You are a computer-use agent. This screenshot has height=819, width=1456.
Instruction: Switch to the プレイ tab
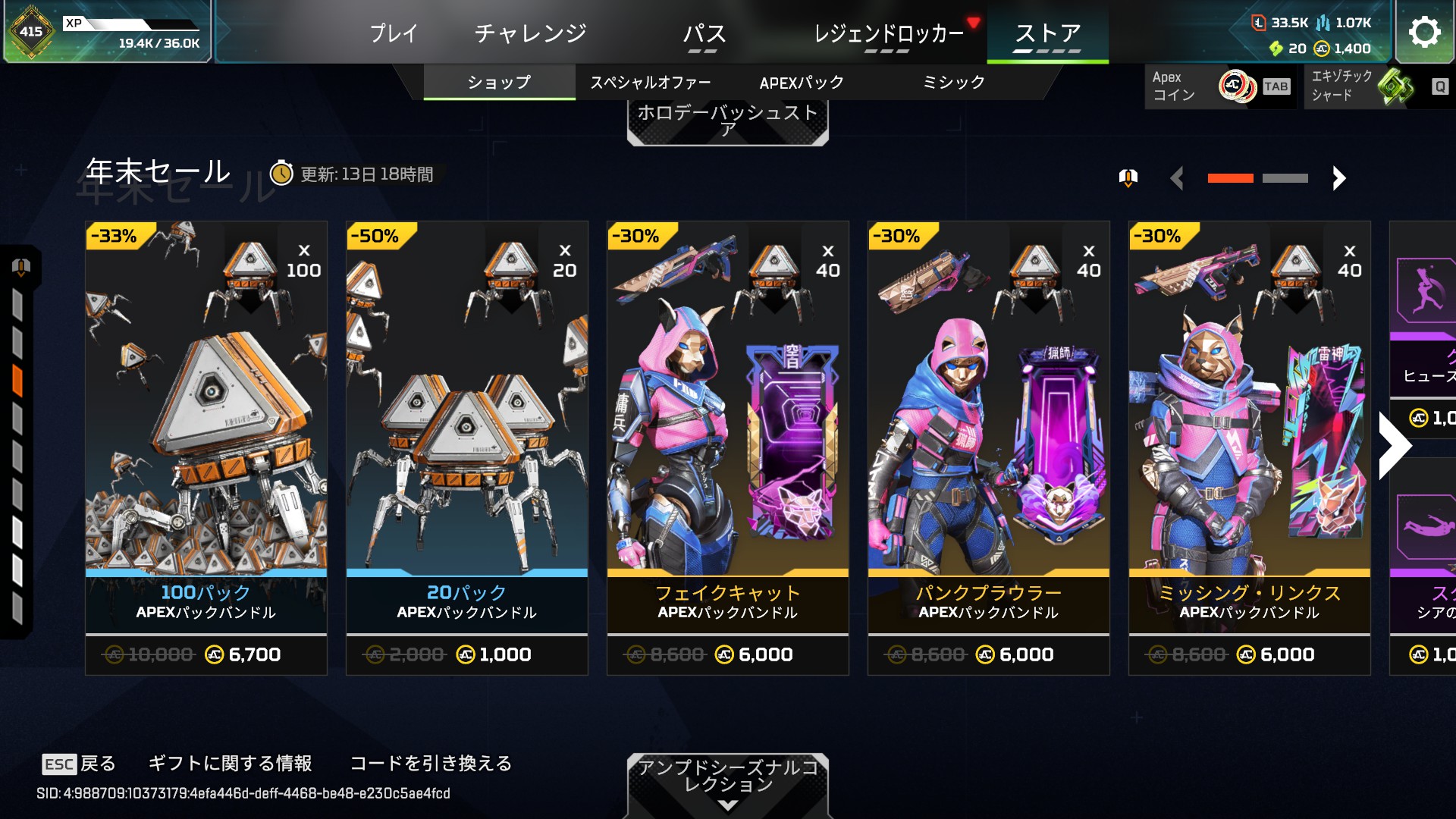pos(394,33)
